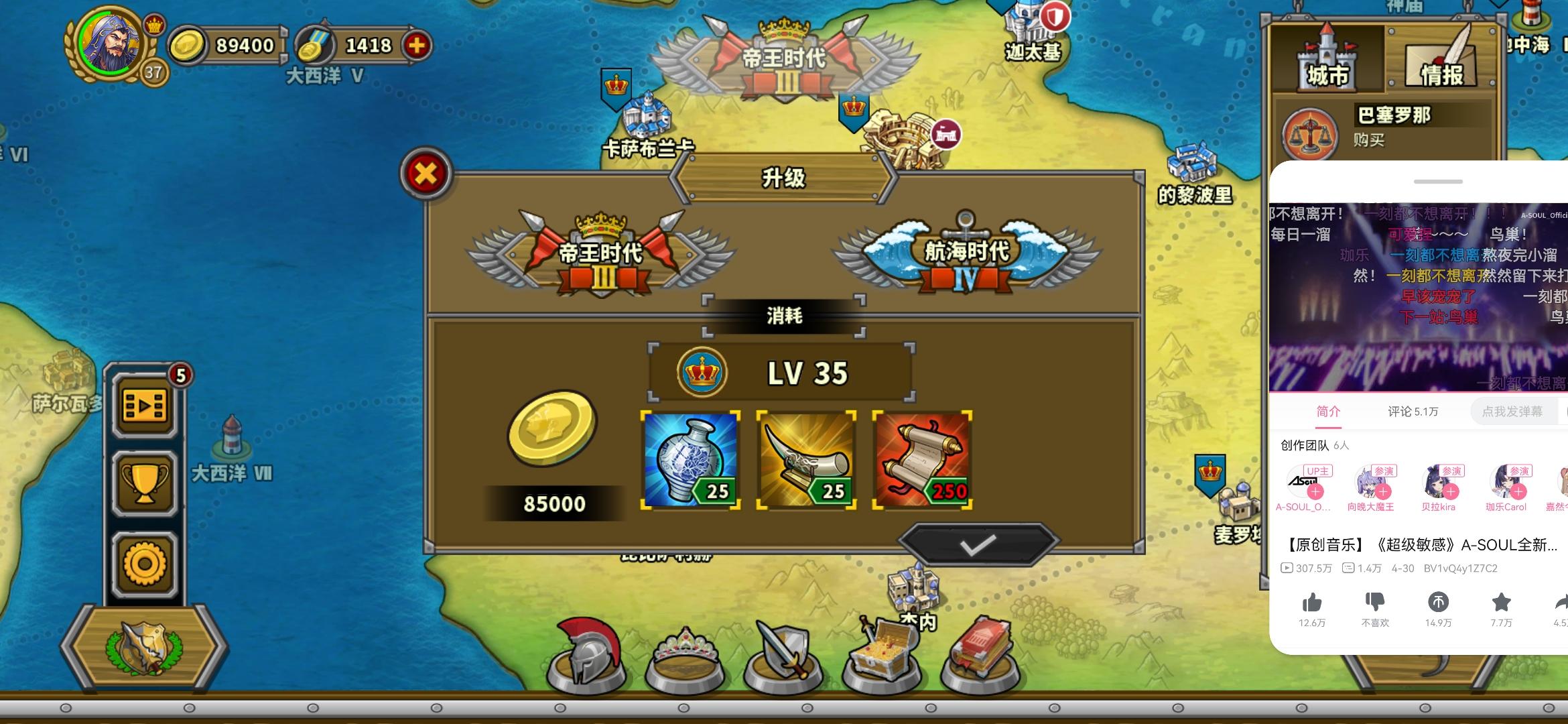Favorite the video via the star
This screenshot has height=724, width=1568.
coord(1501,603)
